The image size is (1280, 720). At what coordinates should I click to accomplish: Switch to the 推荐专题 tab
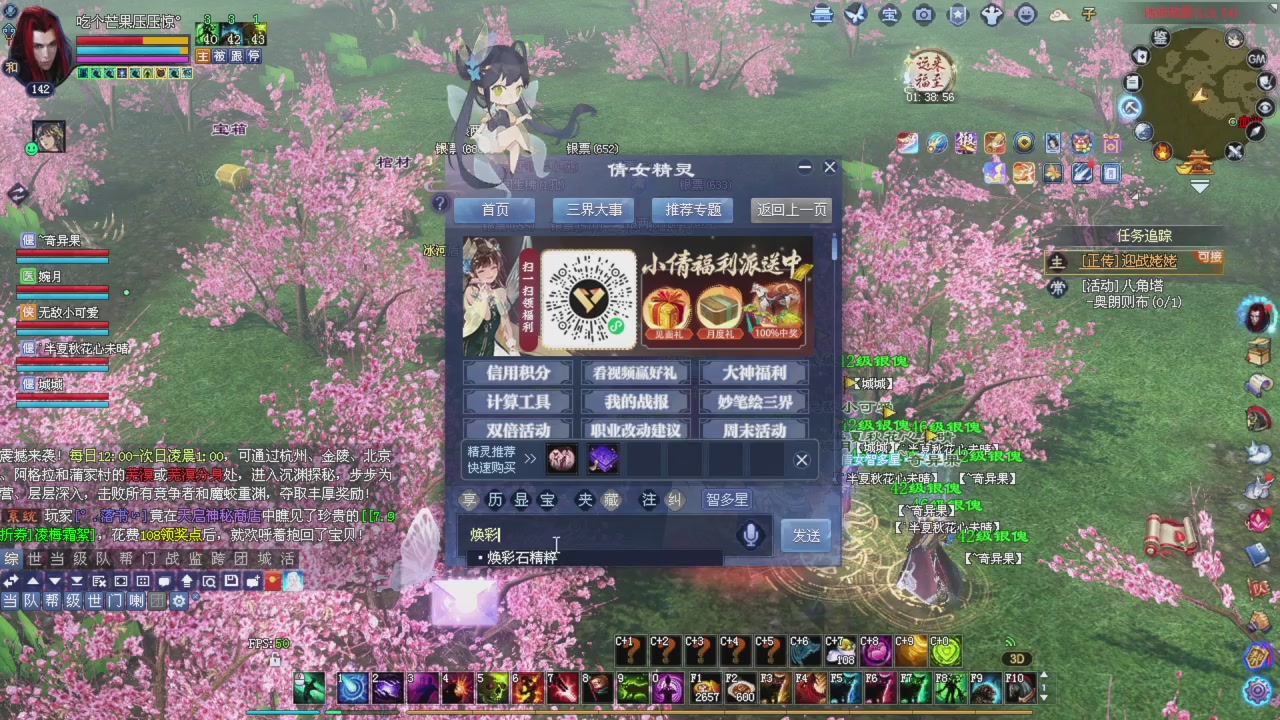692,210
